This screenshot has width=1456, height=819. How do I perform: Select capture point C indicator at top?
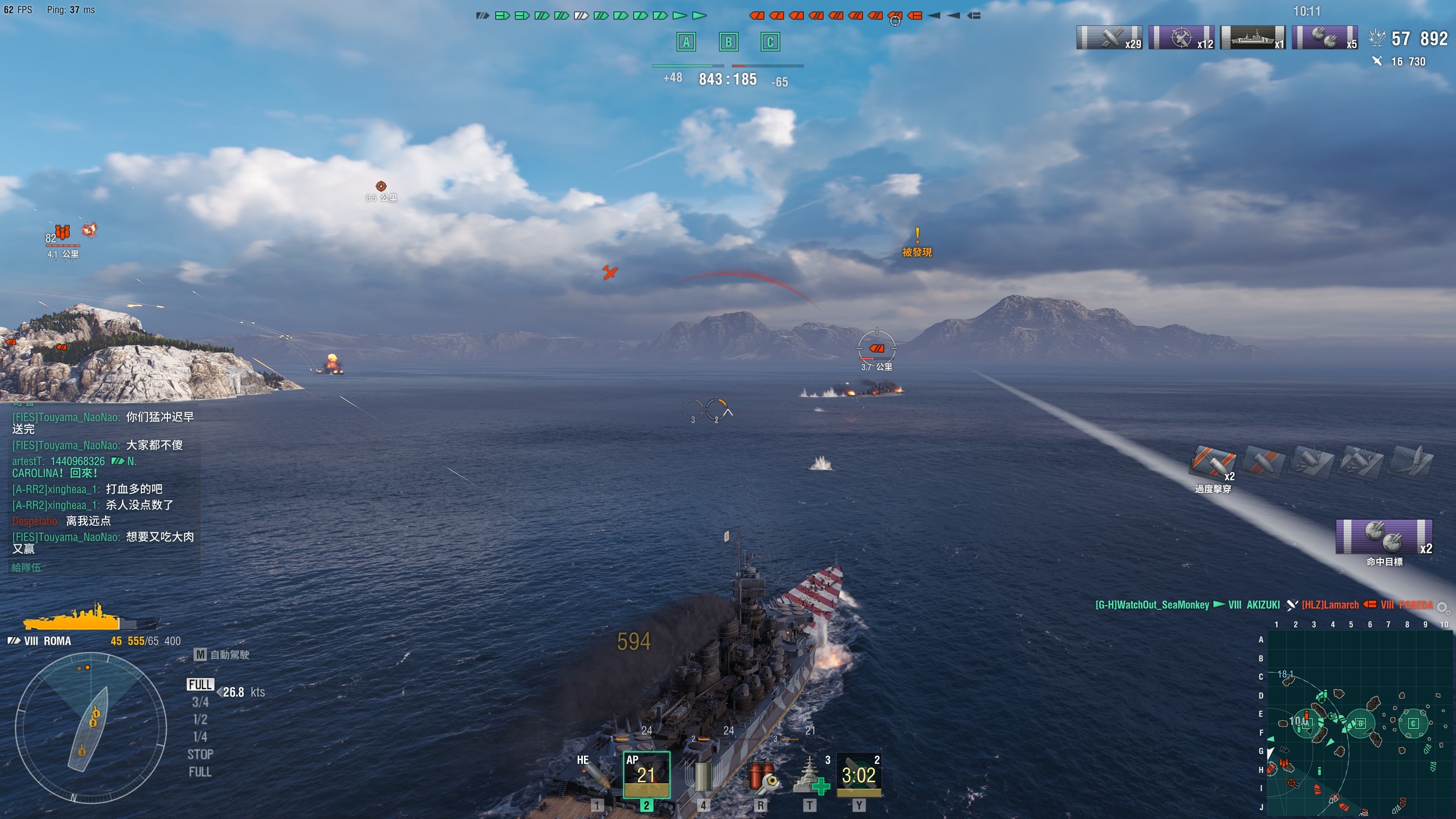[x=770, y=42]
